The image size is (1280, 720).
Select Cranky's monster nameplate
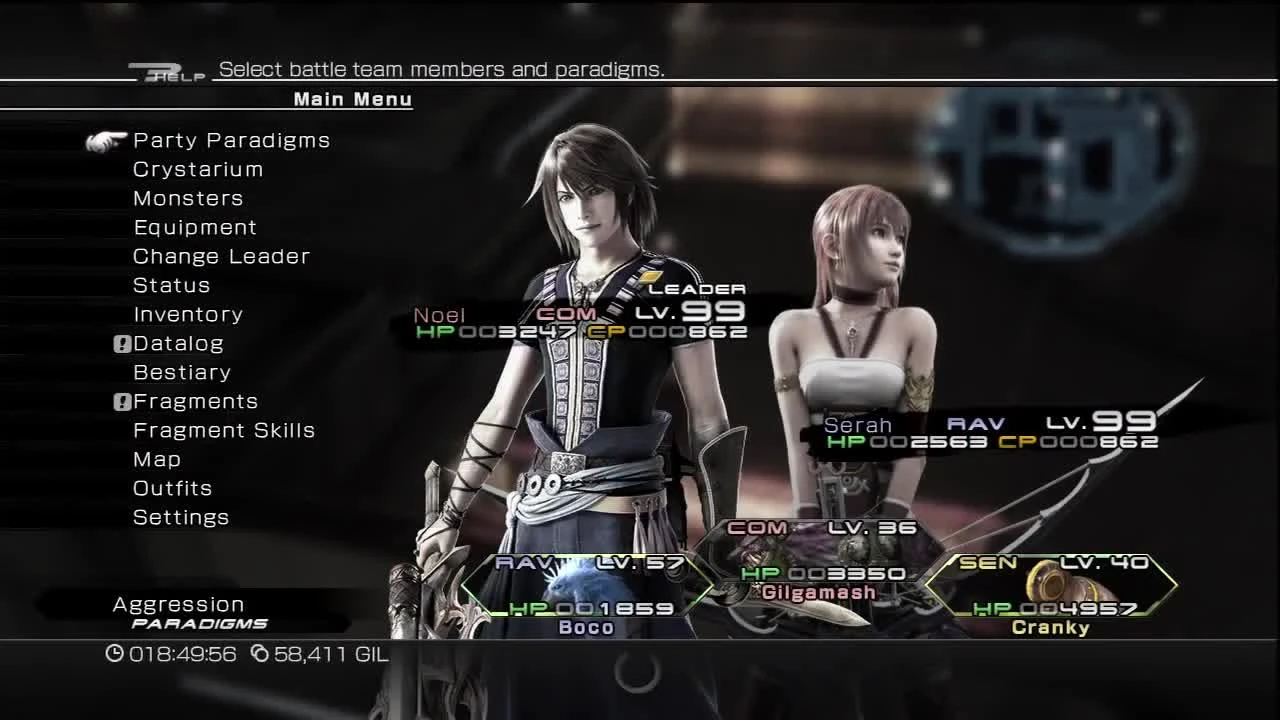[x=1051, y=628]
